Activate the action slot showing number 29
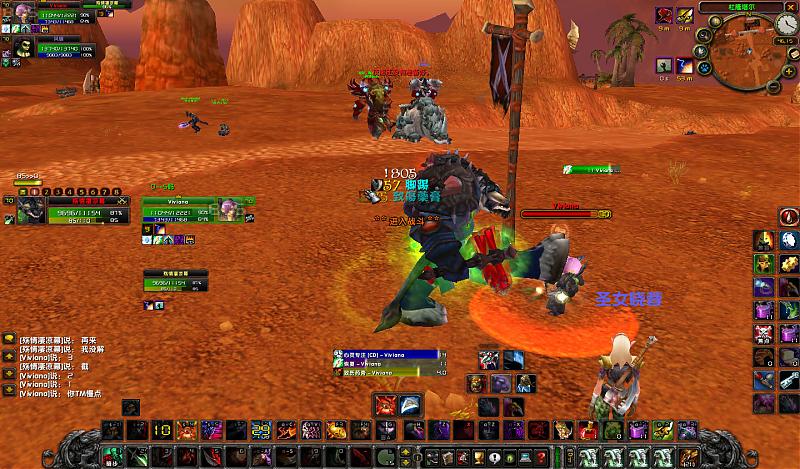 tap(260, 430)
